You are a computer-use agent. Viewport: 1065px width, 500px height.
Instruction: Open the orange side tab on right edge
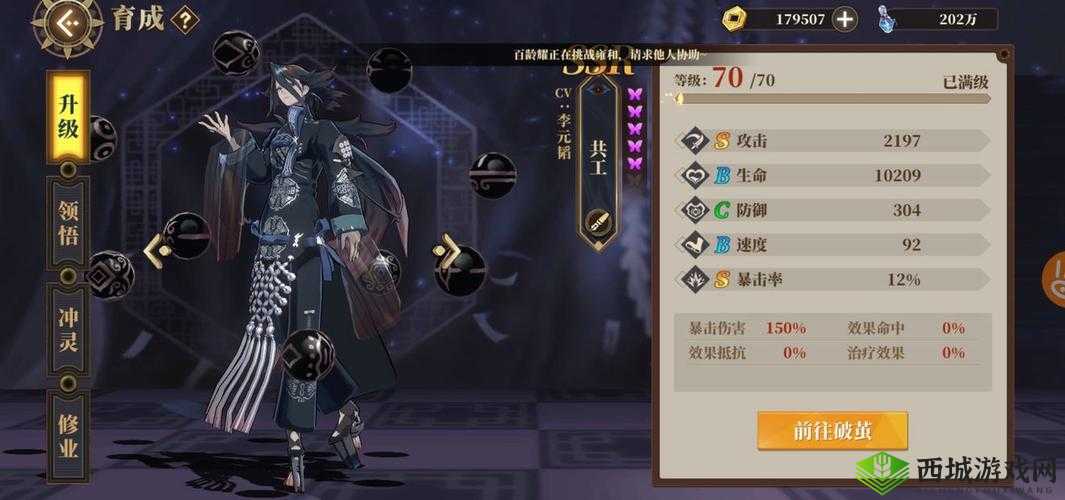1054,278
